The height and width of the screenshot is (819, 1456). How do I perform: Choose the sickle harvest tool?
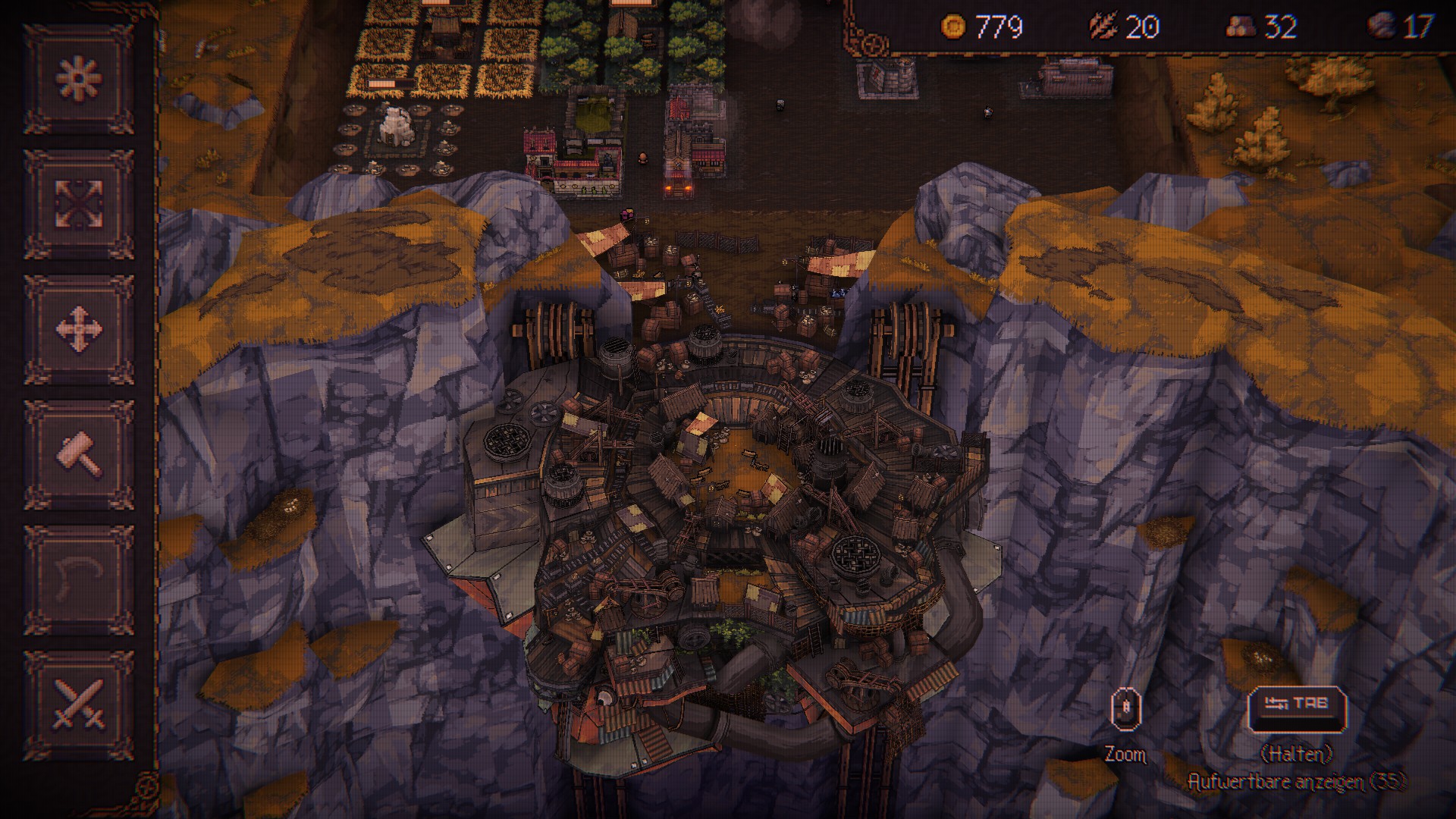[79, 580]
